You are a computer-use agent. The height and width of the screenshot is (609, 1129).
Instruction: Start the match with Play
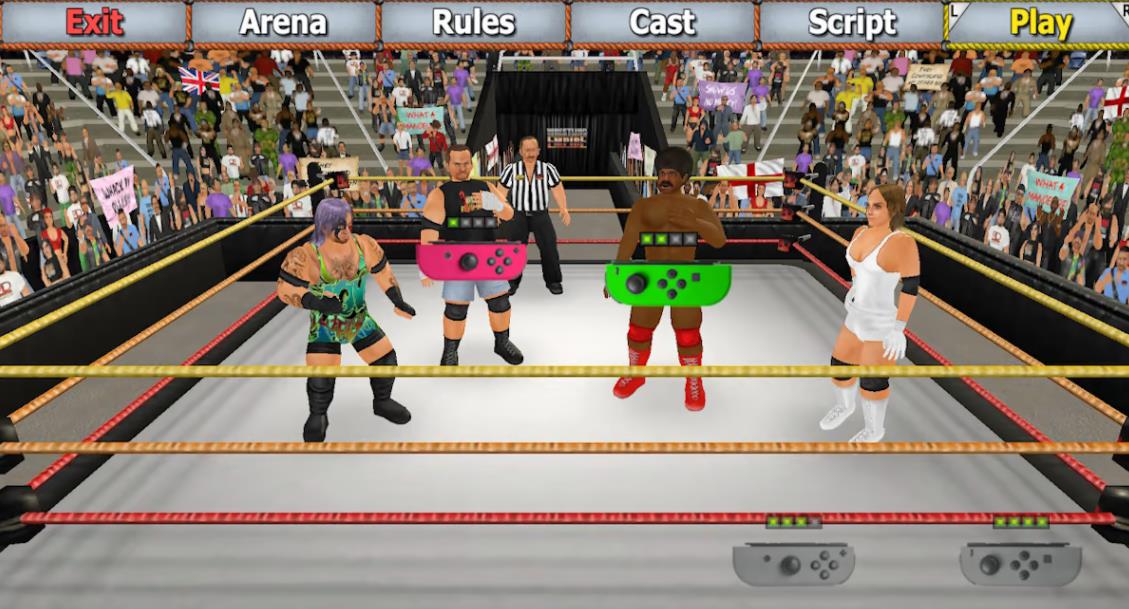1040,22
